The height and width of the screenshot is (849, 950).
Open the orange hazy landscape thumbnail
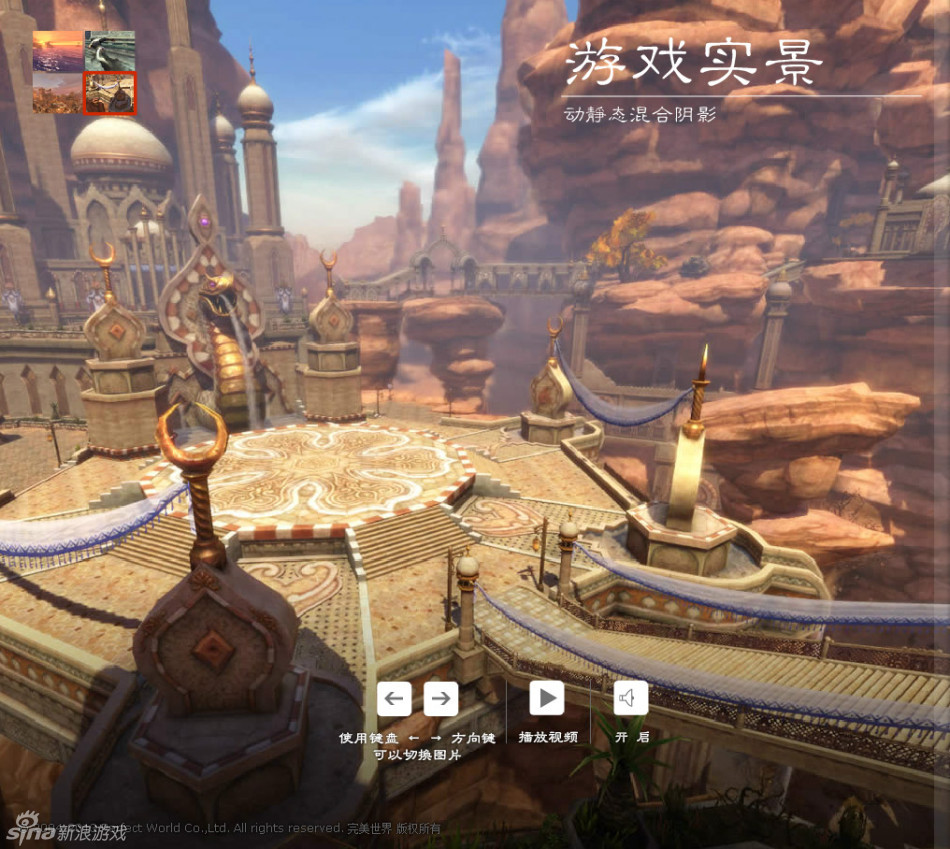pos(58,93)
